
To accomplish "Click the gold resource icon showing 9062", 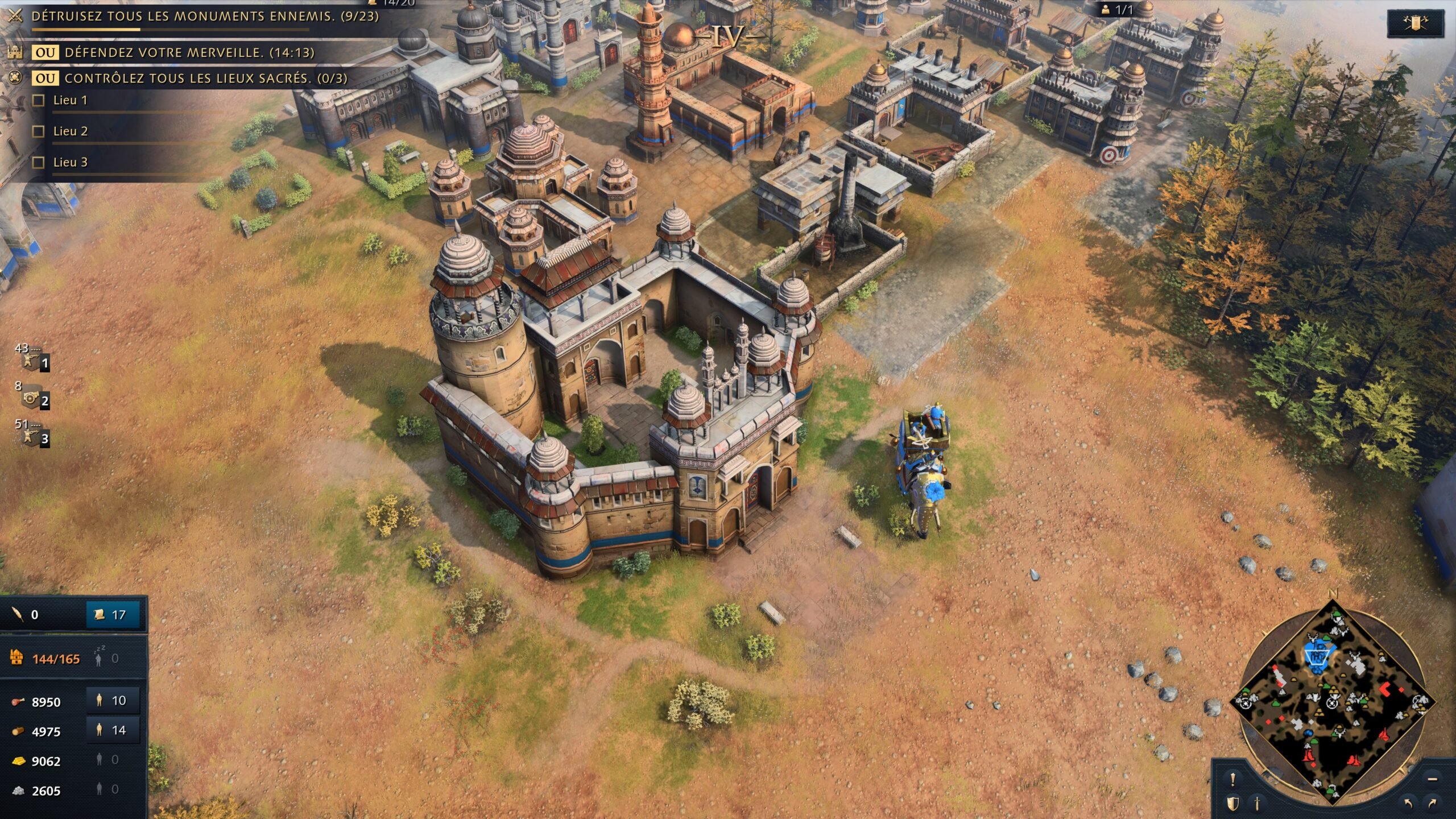I will pyautogui.click(x=19, y=760).
